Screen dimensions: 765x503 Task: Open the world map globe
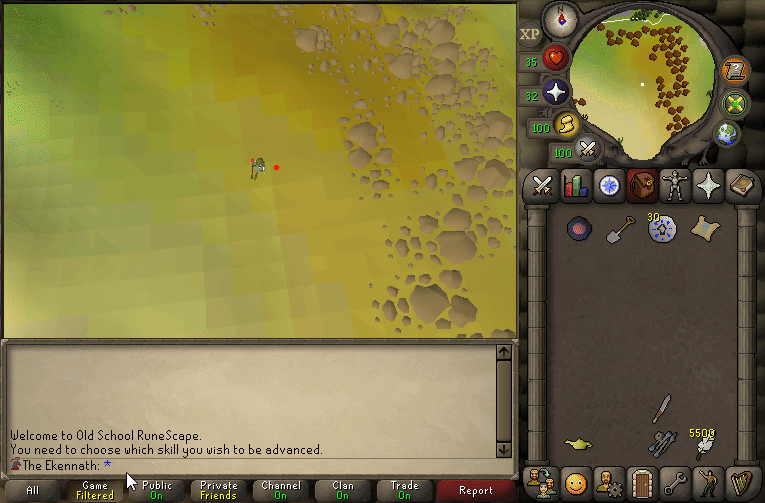727,134
